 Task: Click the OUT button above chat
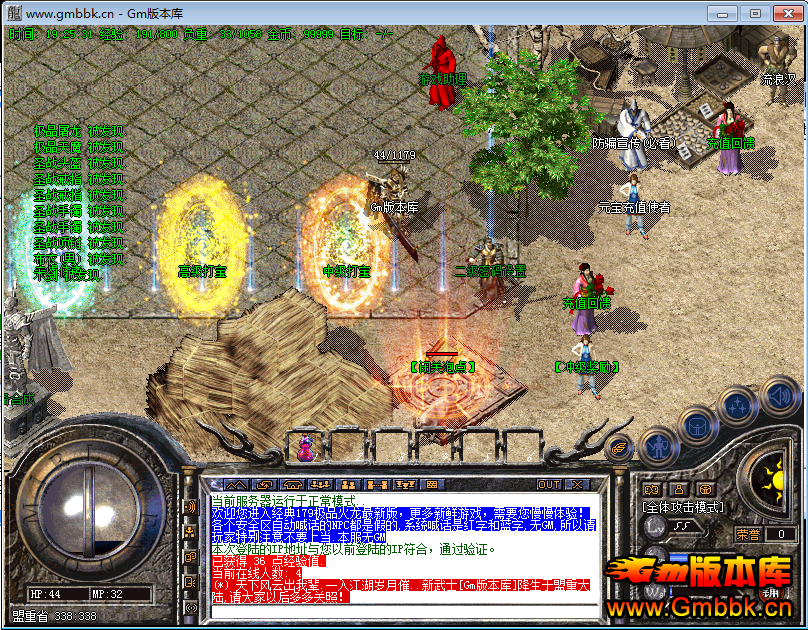coord(549,484)
